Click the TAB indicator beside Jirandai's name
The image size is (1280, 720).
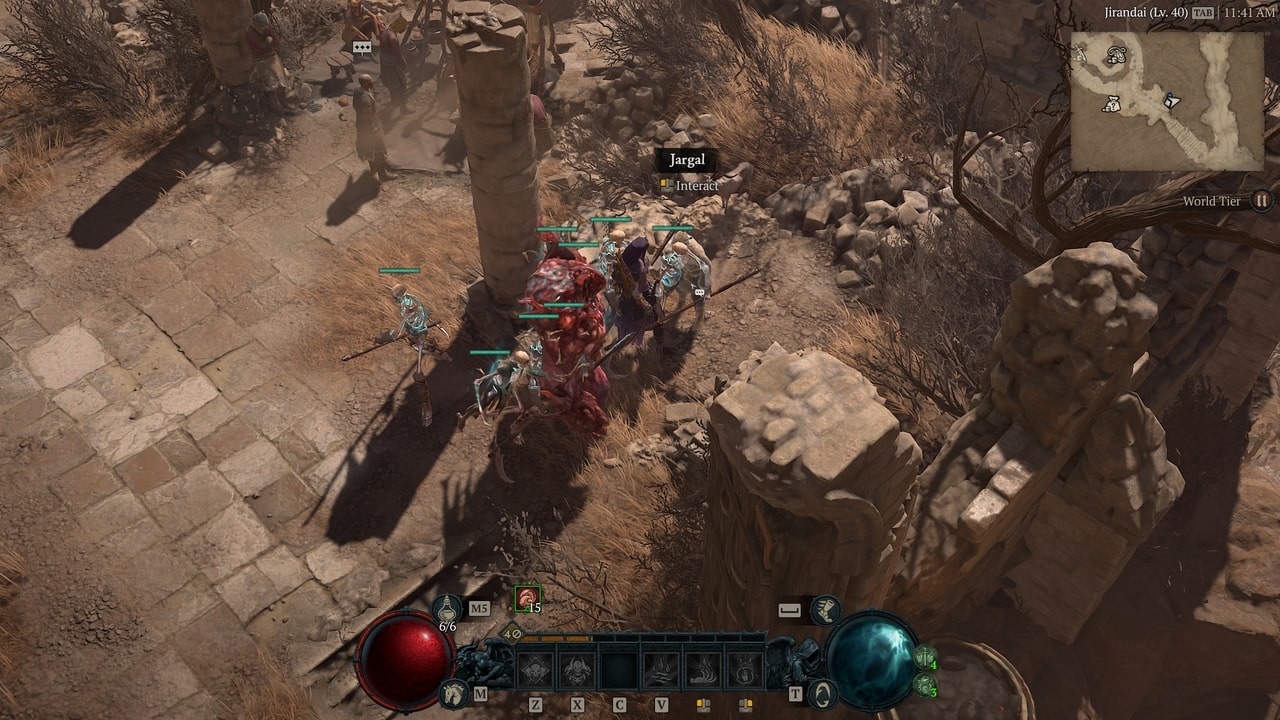[1202, 13]
